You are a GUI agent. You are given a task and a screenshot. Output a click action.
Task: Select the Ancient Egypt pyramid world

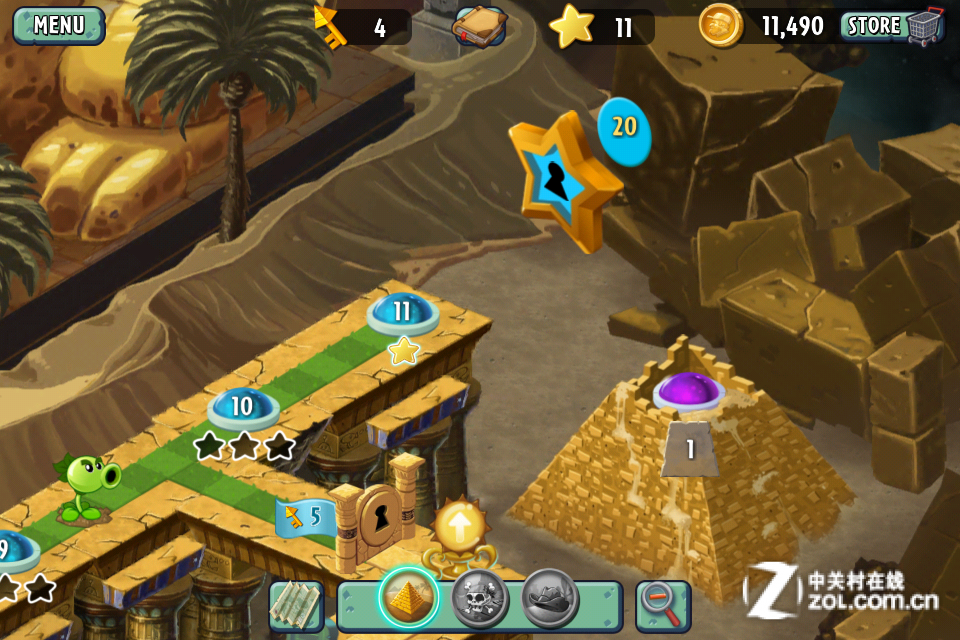click(409, 600)
